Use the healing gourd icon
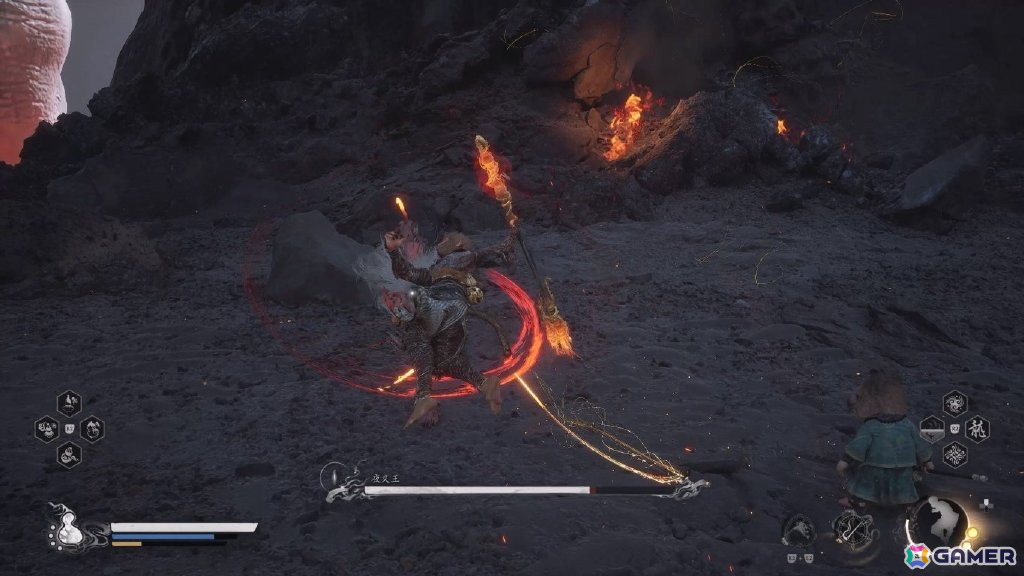Screen dimensions: 1024x576 point(67,527)
